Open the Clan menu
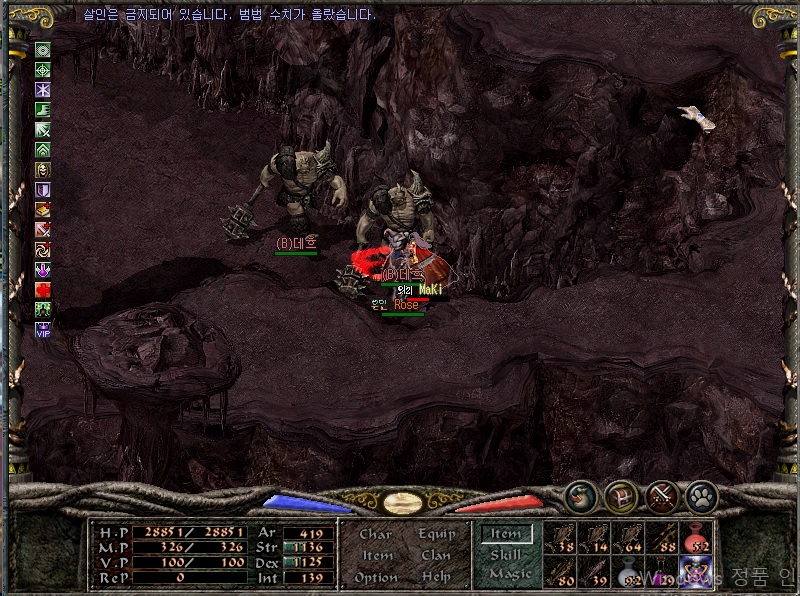Image resolution: width=800 pixels, height=596 pixels. coord(436,555)
